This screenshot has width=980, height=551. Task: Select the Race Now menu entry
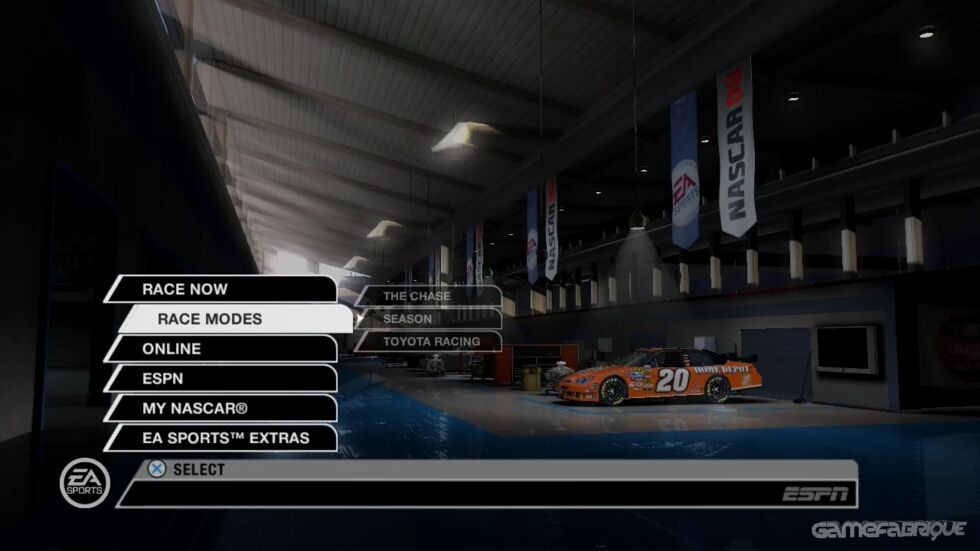[x=220, y=289]
